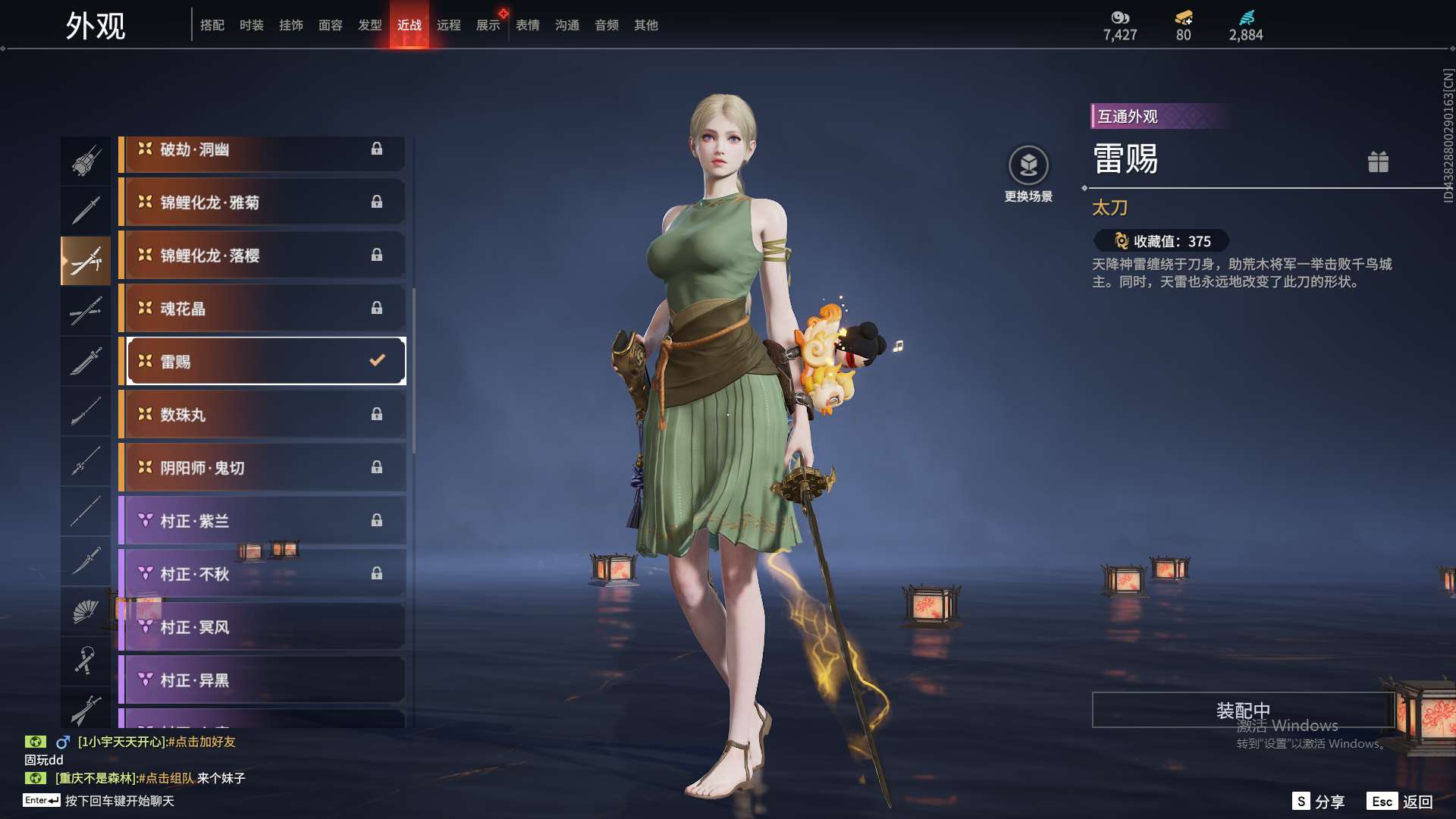Switch to the 搭配 tab
This screenshot has width=1456, height=819.
click(212, 25)
